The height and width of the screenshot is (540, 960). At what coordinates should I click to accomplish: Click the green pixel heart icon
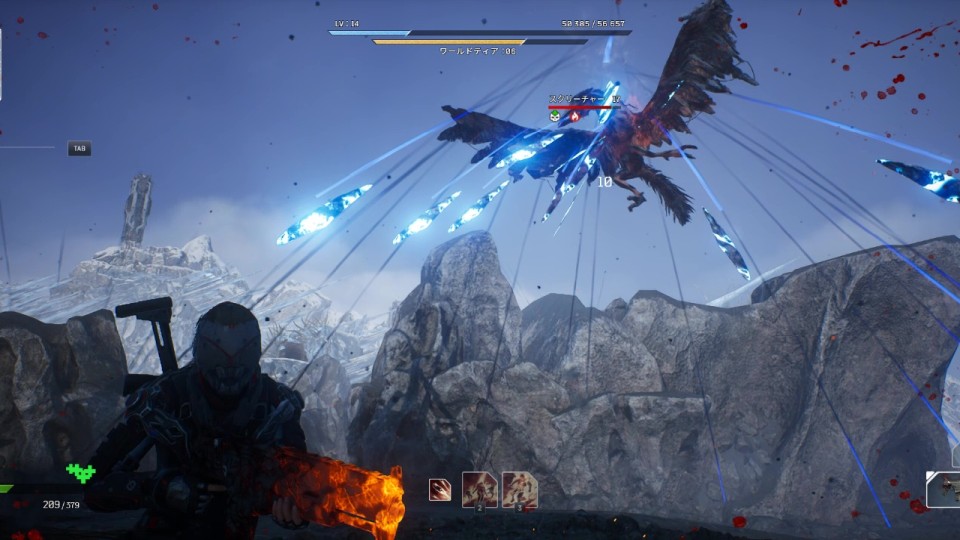pyautogui.click(x=81, y=472)
